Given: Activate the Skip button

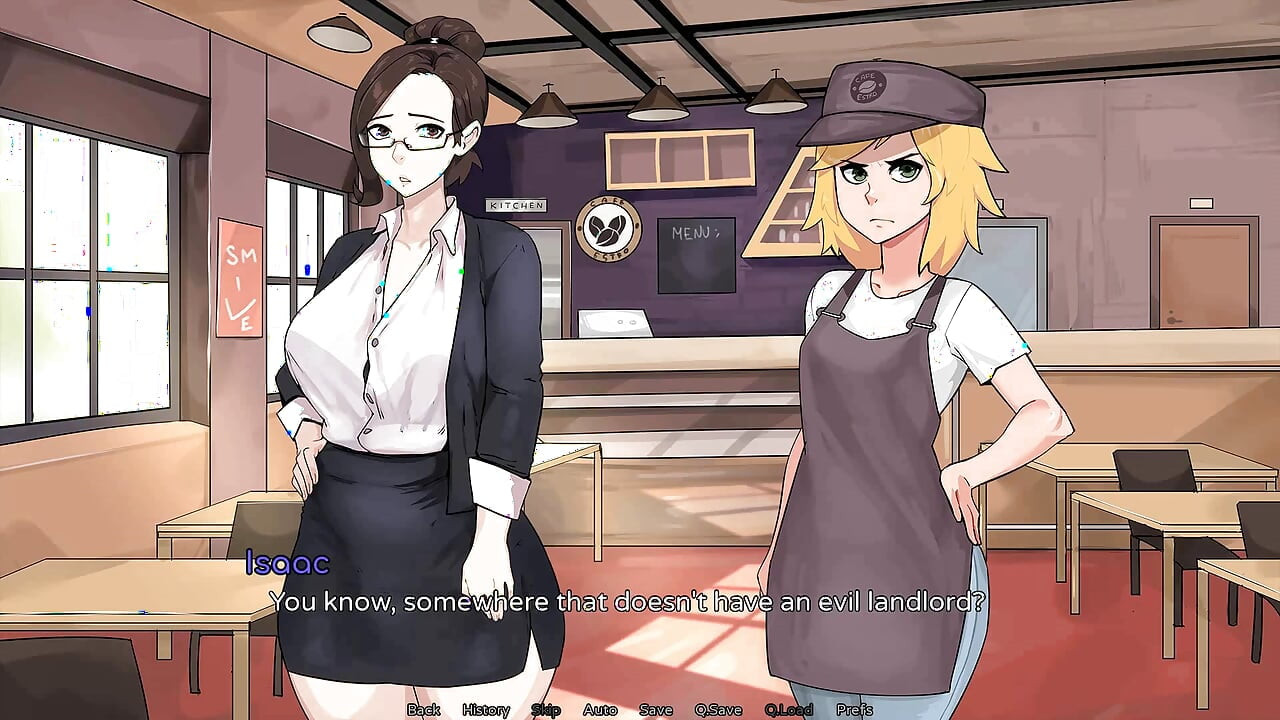Looking at the screenshot, I should [546, 710].
